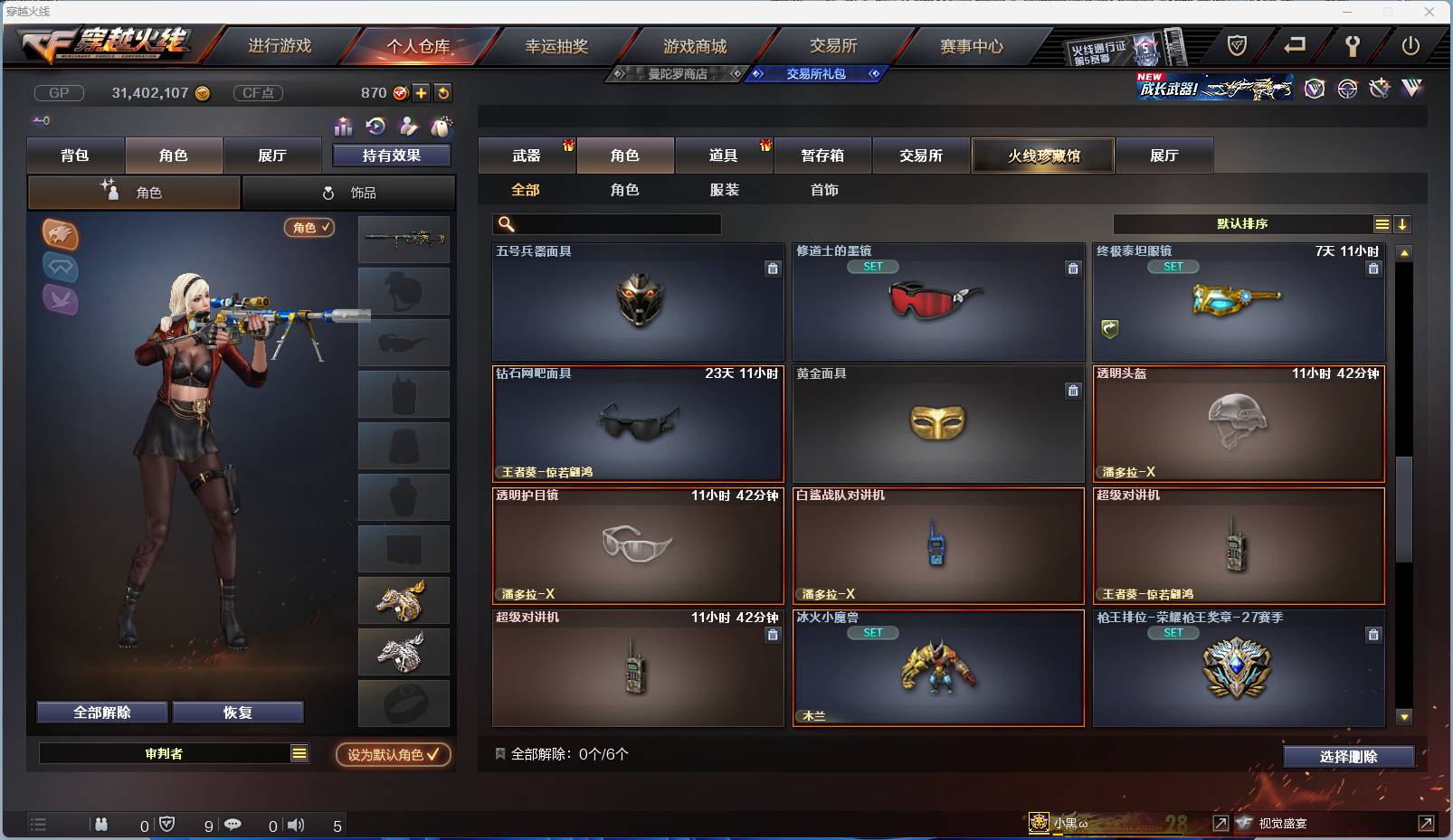Screen dimensions: 1453x840
Task: Check the 设为默认角色 checkbox
Action: click(x=432, y=755)
